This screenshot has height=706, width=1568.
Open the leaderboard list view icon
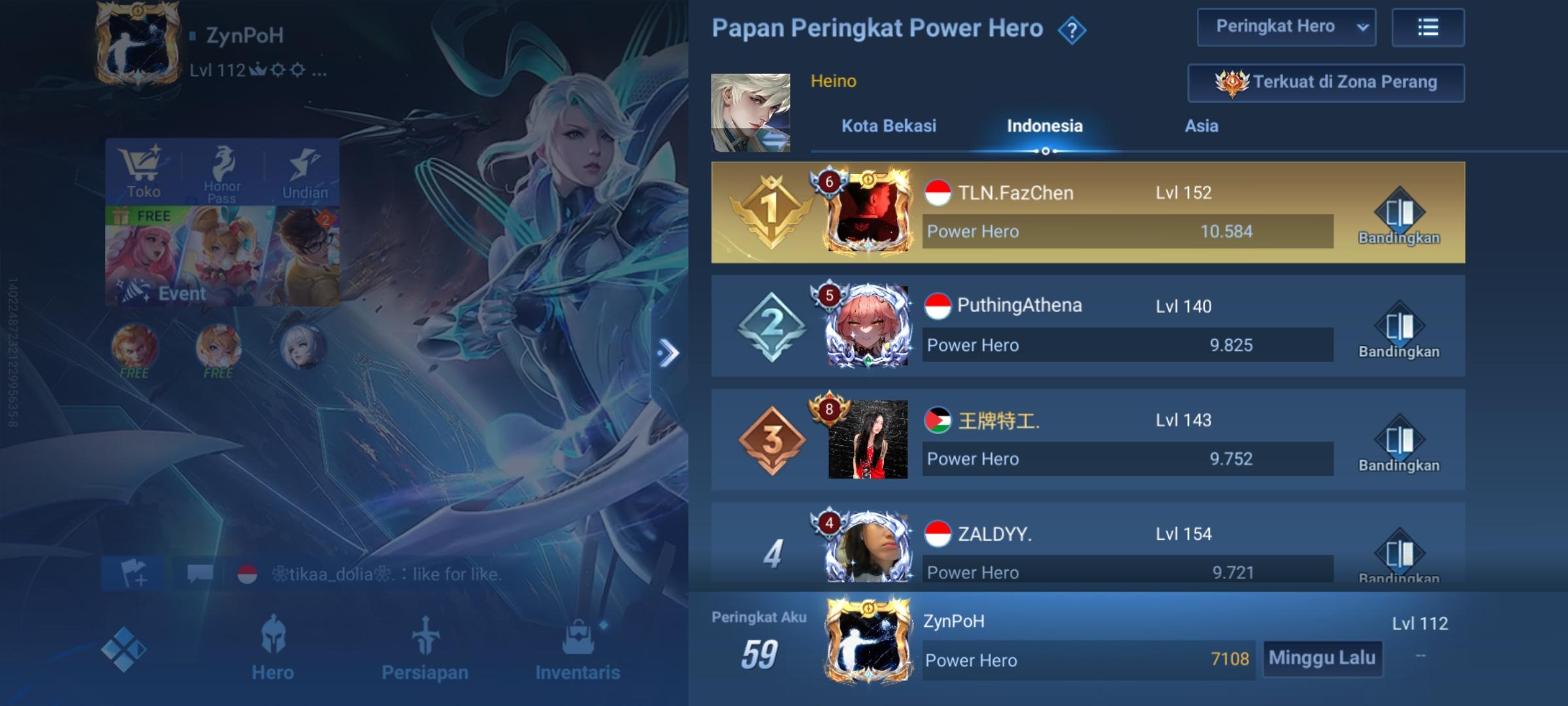click(1428, 27)
